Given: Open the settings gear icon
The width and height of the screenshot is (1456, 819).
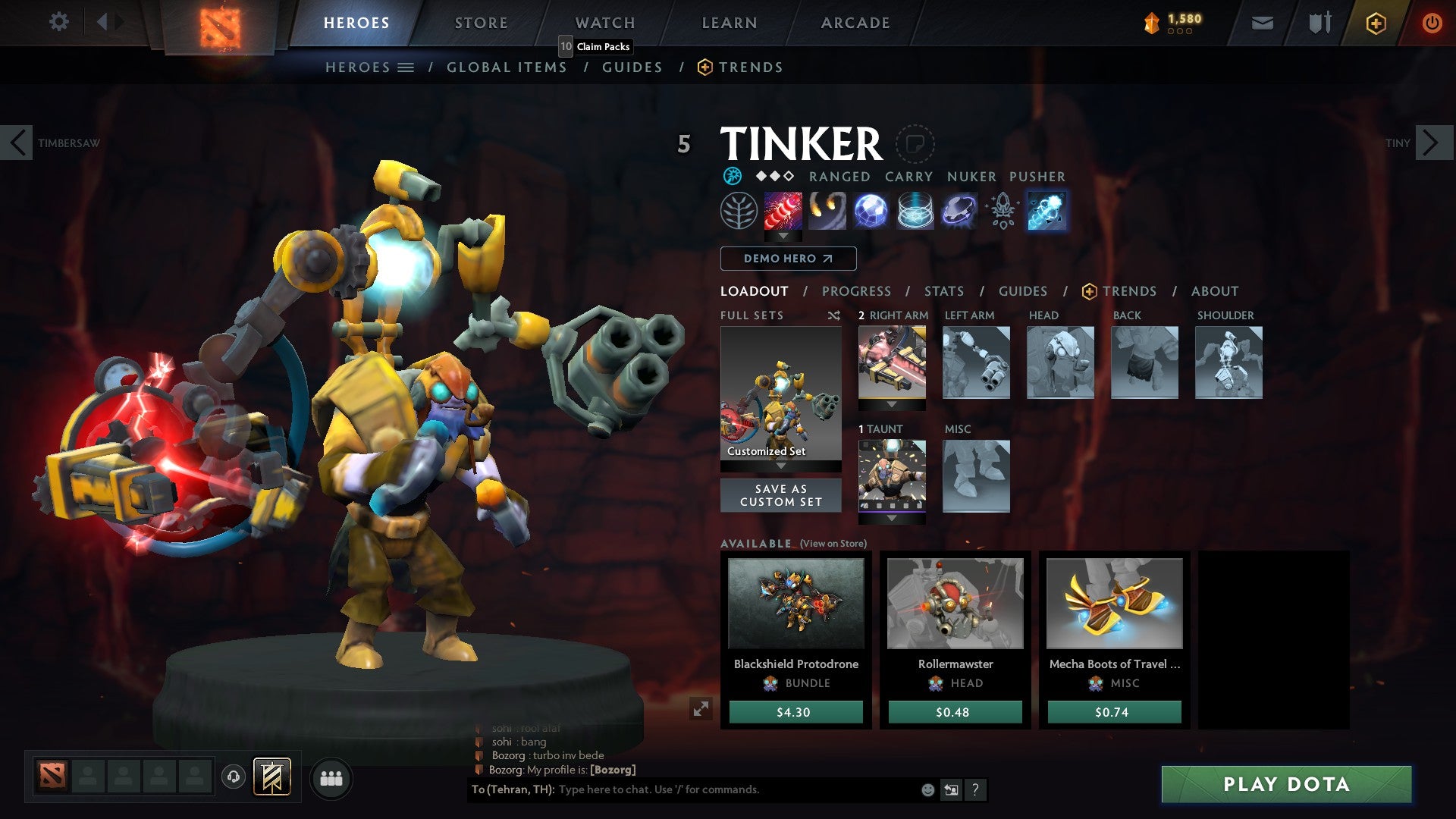Looking at the screenshot, I should pos(59,22).
